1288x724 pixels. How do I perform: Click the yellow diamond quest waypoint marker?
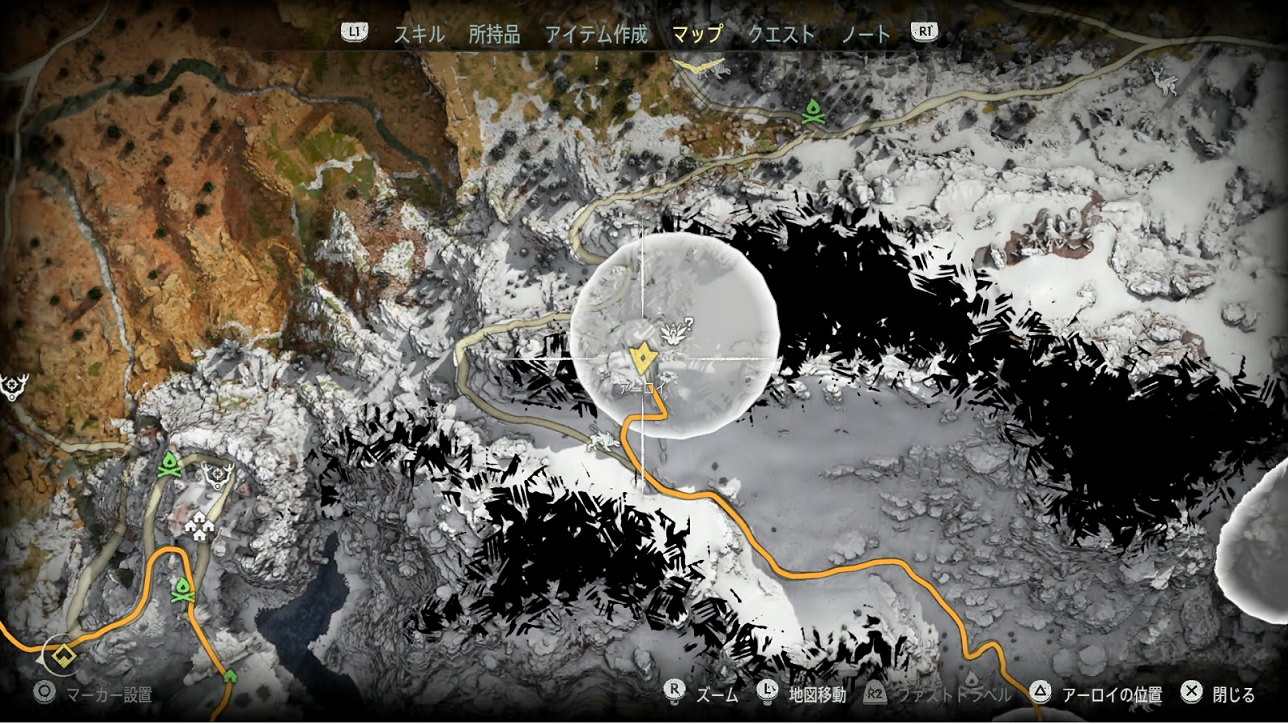65,655
